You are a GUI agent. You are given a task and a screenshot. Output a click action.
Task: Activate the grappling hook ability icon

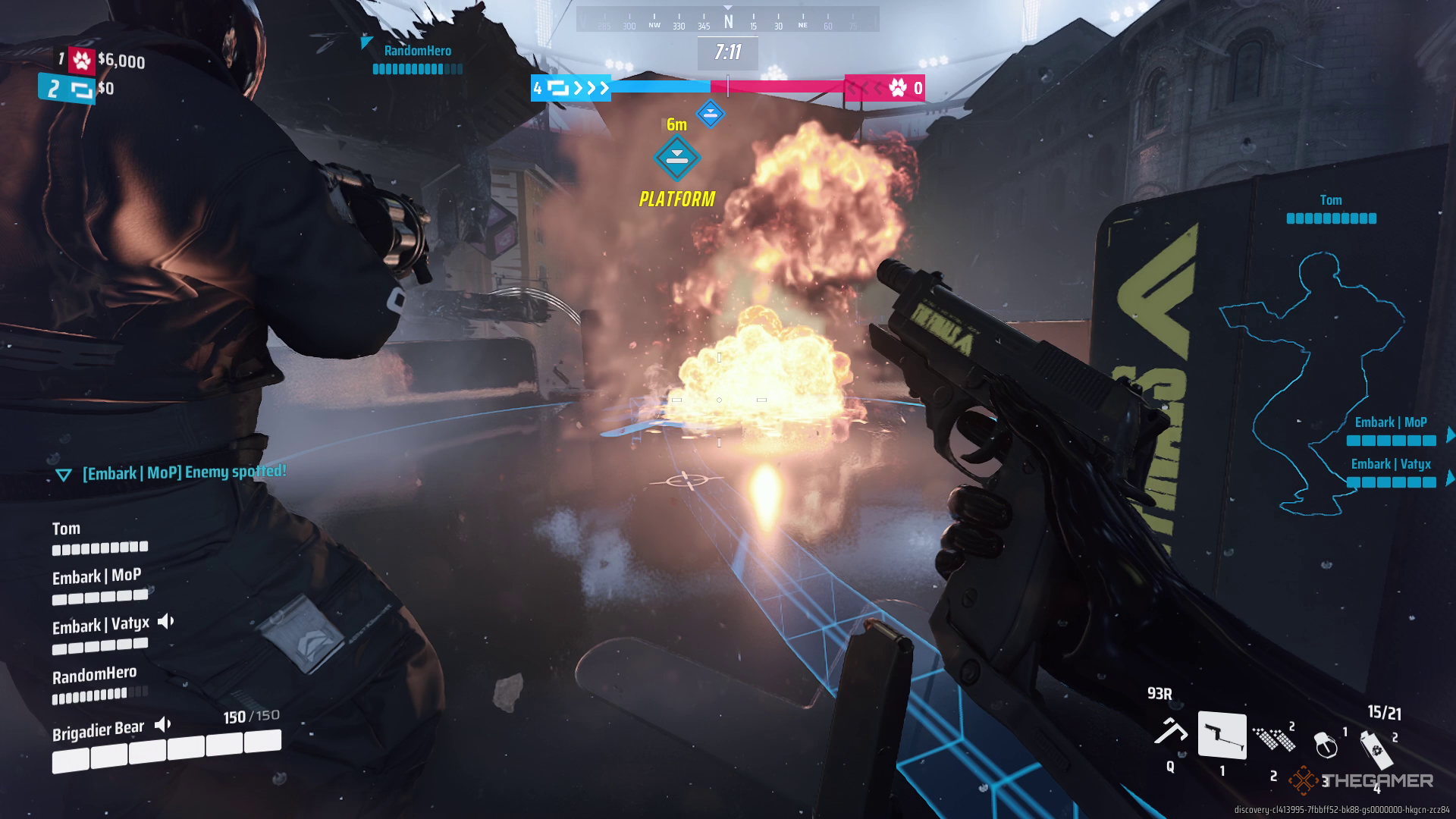(1170, 732)
